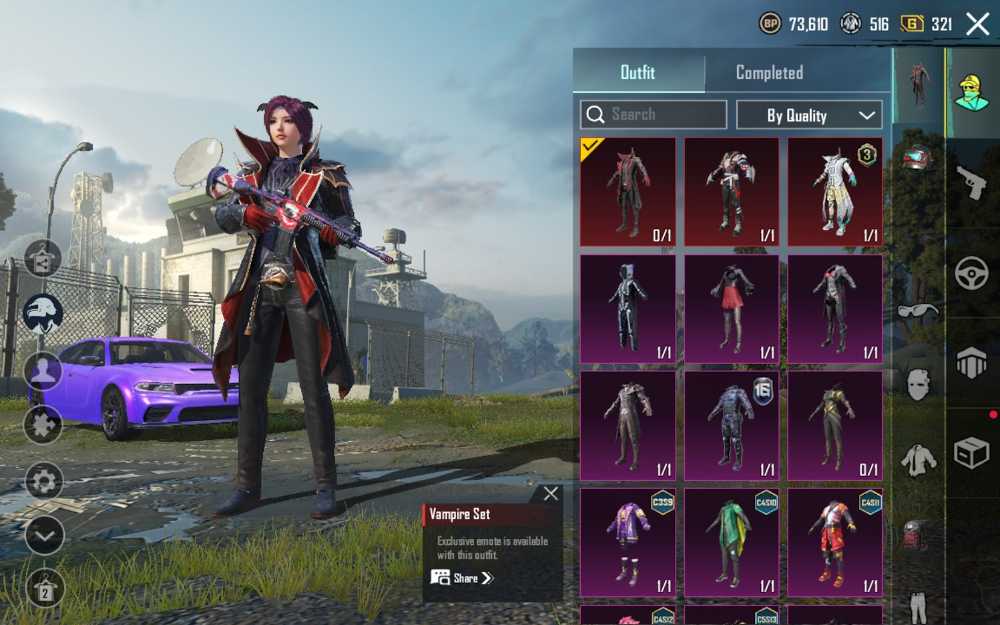Open the vehicle steering wheel category
This screenshot has height=625, width=1000.
click(x=971, y=273)
